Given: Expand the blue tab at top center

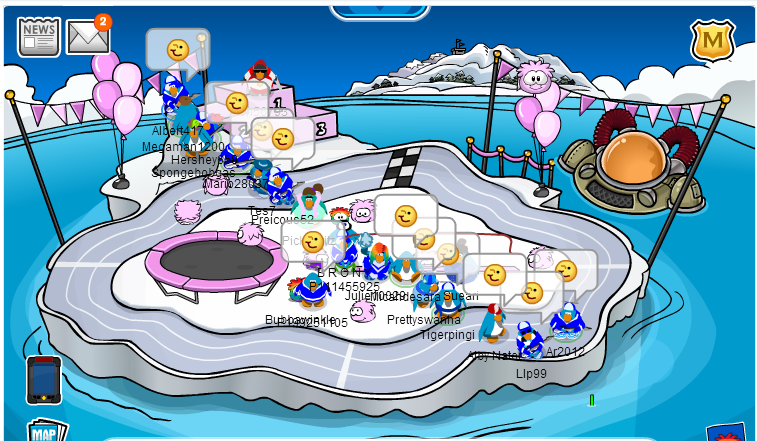Looking at the screenshot, I should tap(380, 10).
